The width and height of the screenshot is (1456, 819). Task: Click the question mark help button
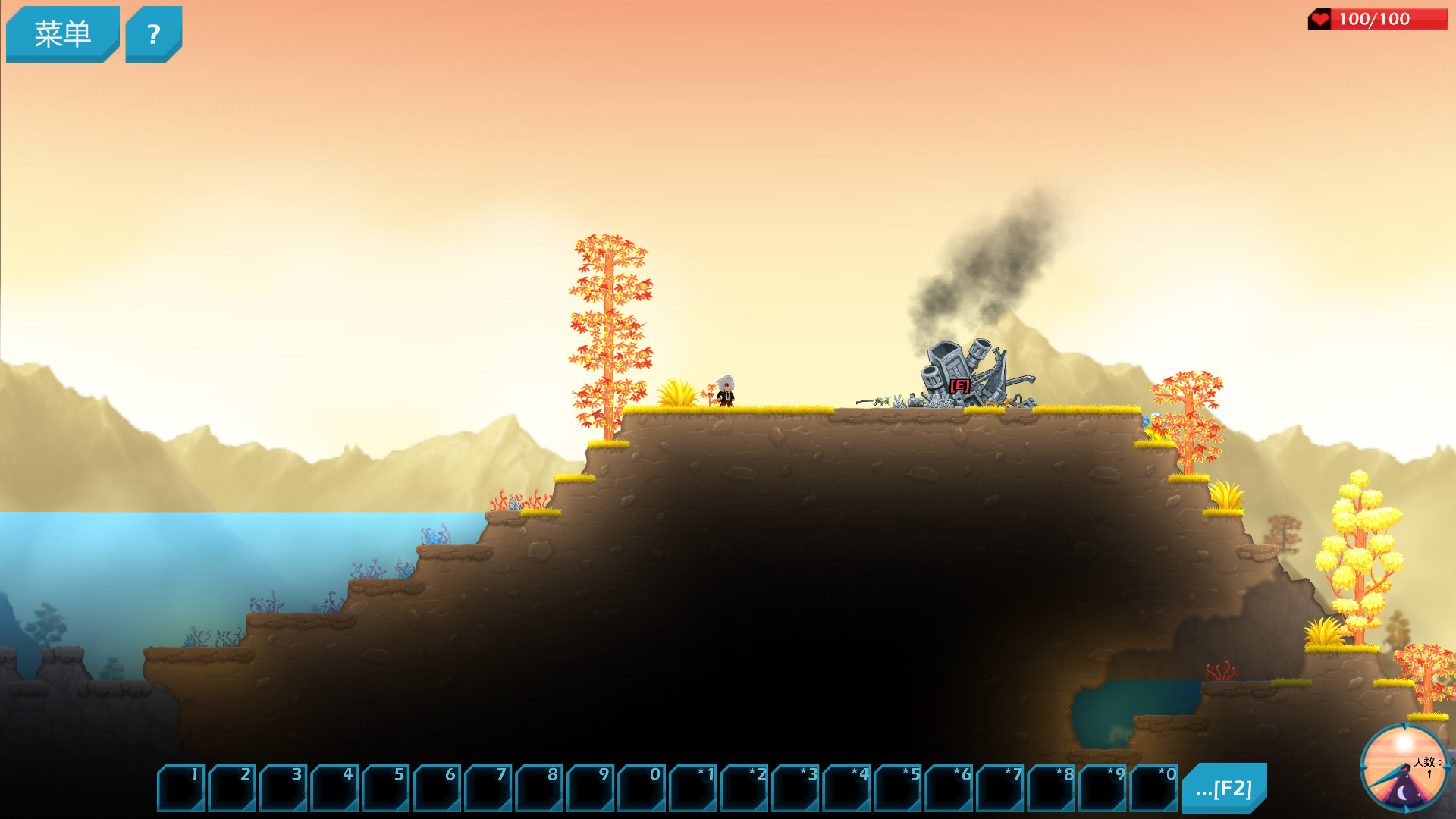point(153,34)
